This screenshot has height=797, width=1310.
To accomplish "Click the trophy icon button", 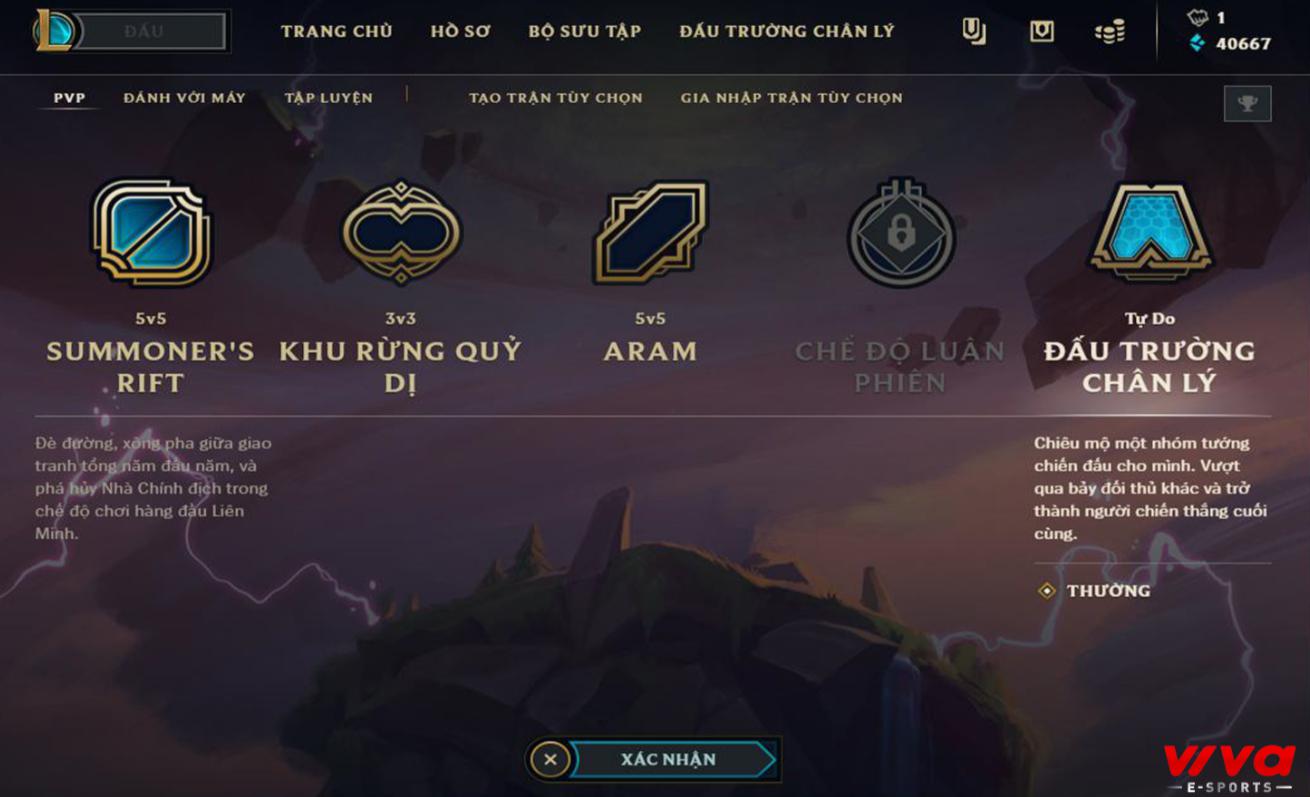I will [x=1247, y=103].
